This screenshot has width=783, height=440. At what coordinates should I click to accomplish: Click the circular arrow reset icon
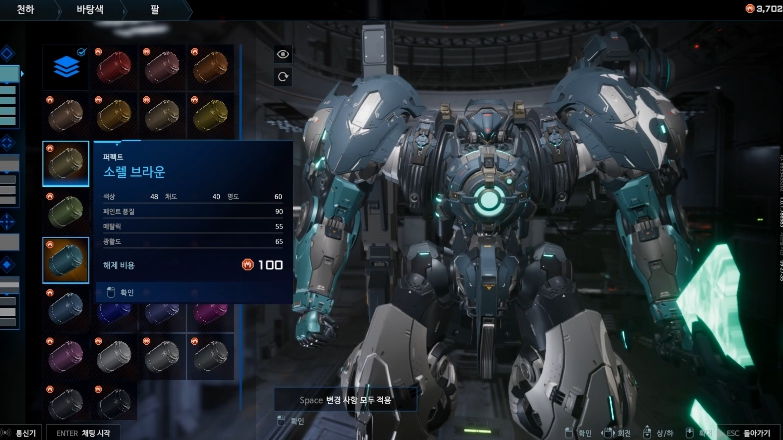point(283,76)
